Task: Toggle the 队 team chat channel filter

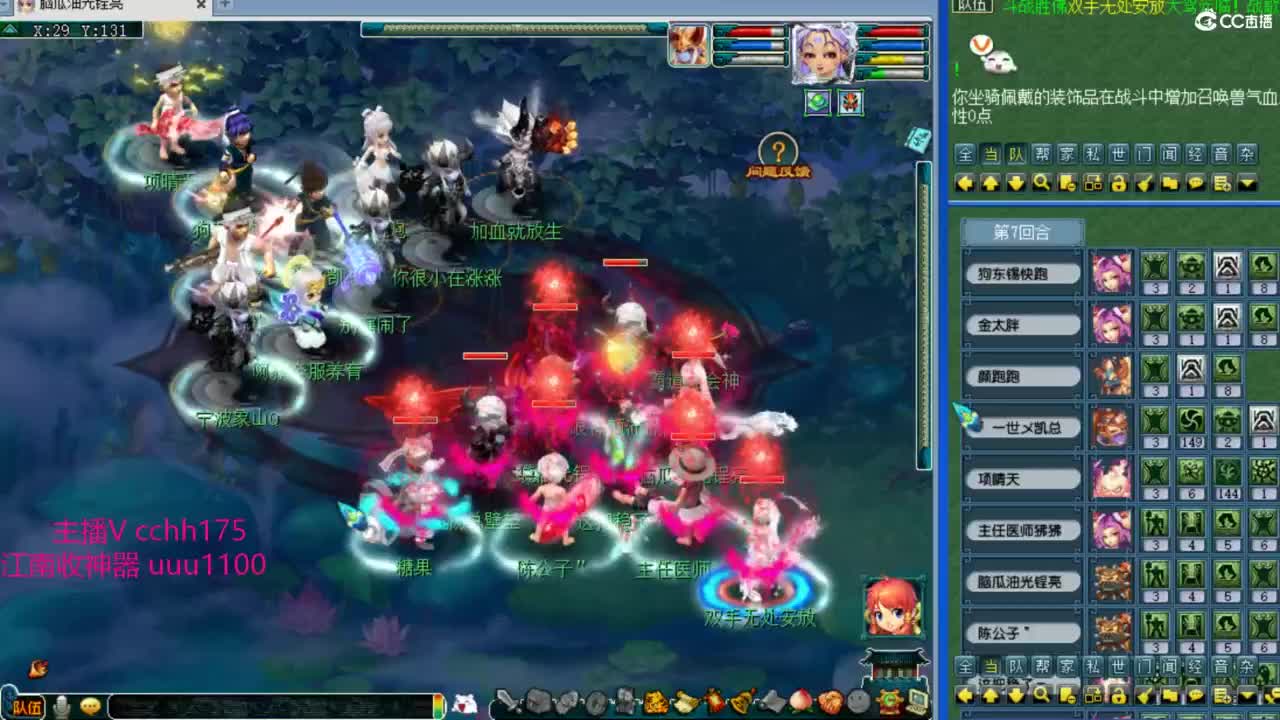Action: pos(1018,155)
